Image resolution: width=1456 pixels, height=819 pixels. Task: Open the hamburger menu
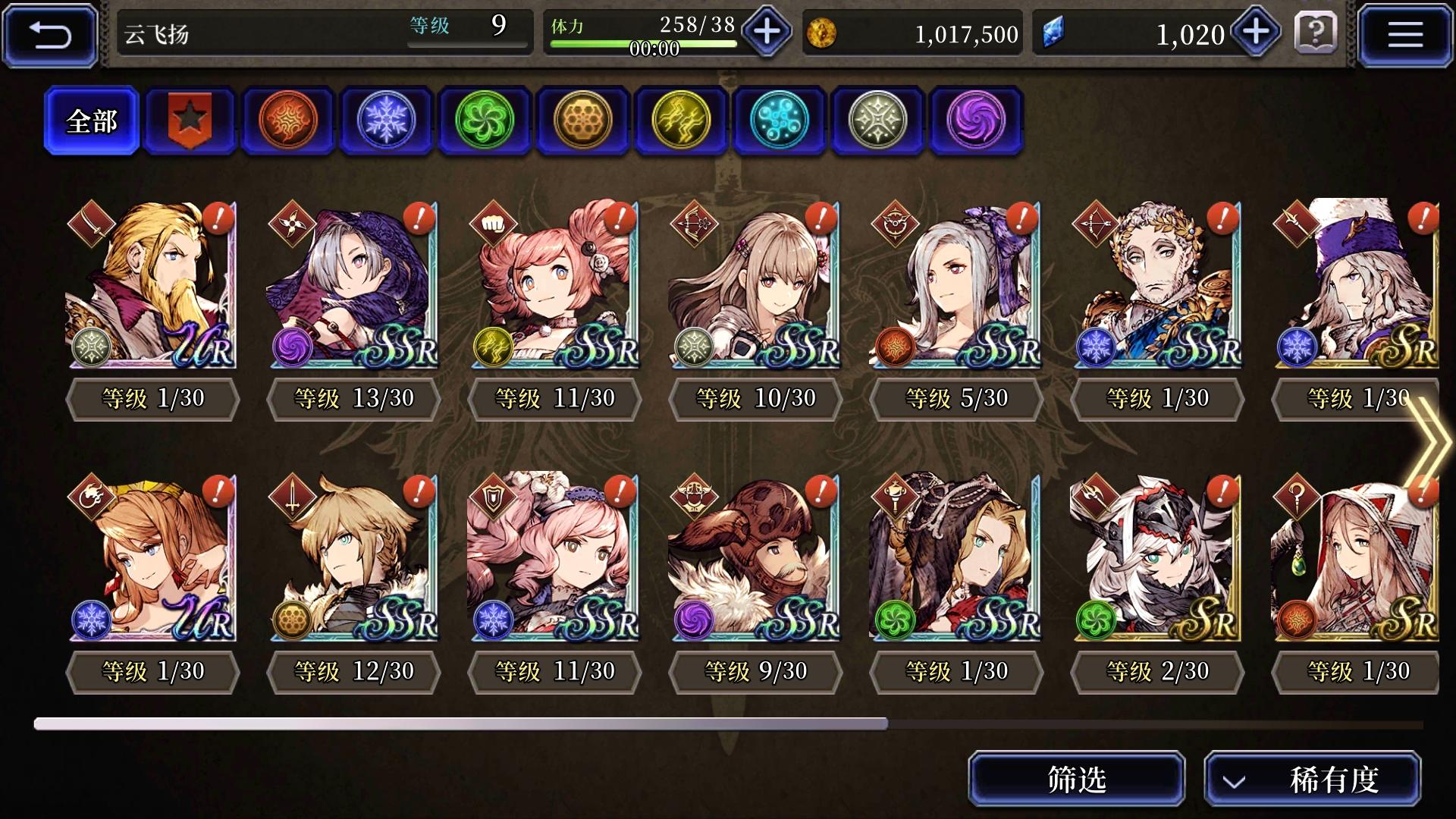coord(1407,33)
